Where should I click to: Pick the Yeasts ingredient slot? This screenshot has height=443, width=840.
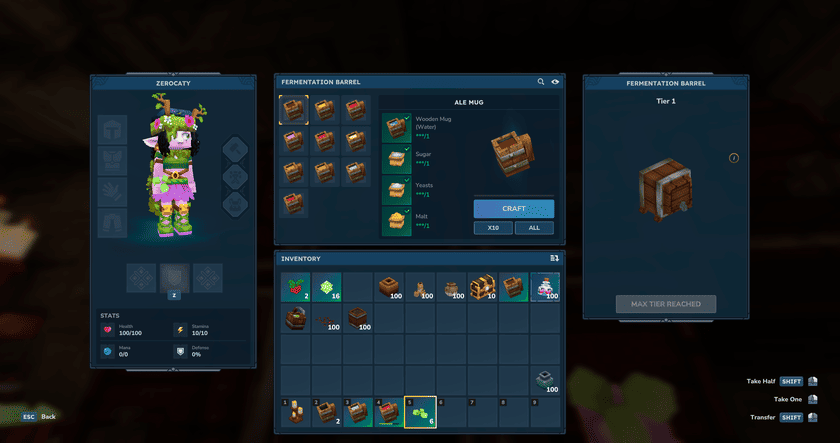pyautogui.click(x=397, y=190)
